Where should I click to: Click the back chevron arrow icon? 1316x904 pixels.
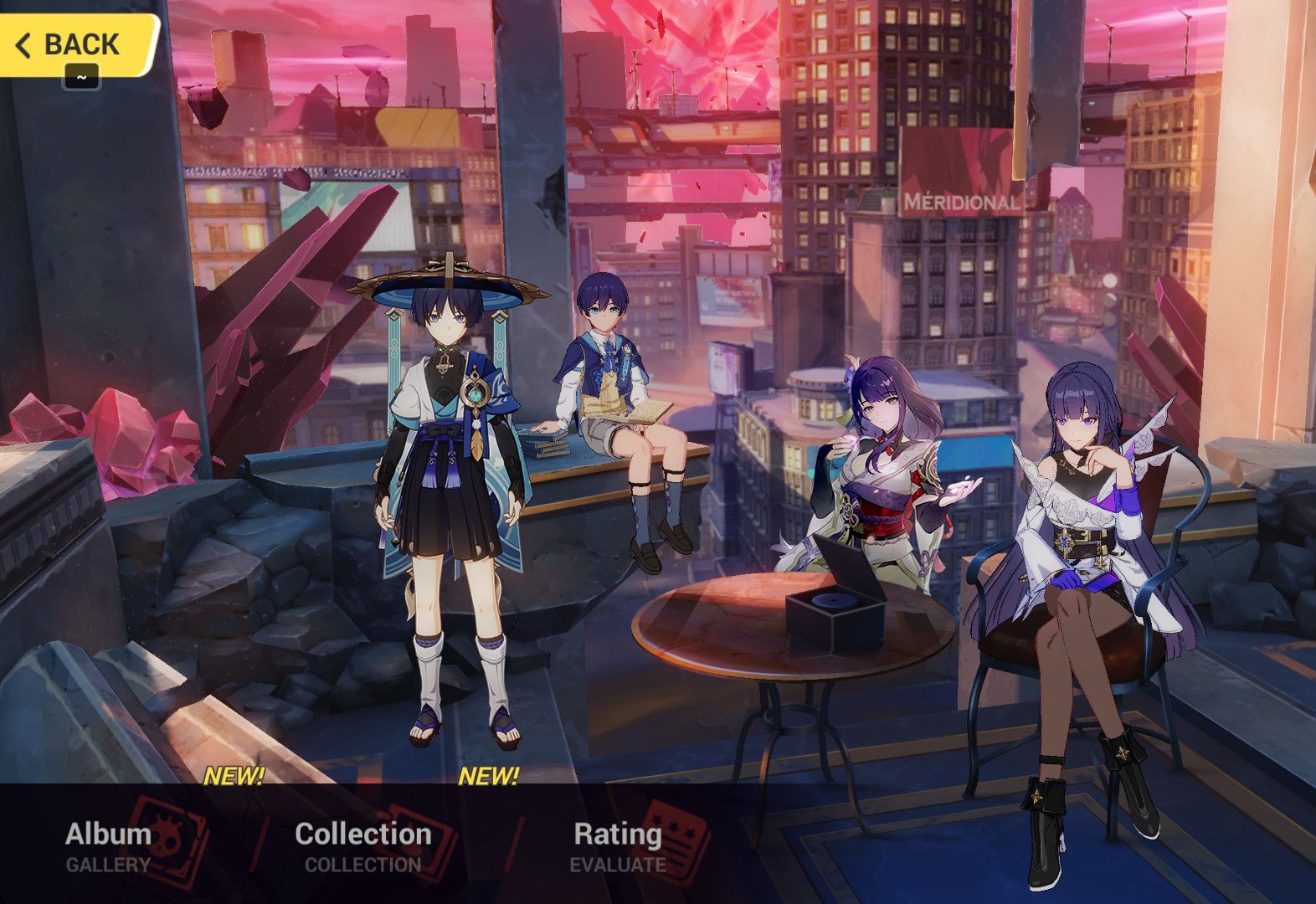tap(25, 44)
